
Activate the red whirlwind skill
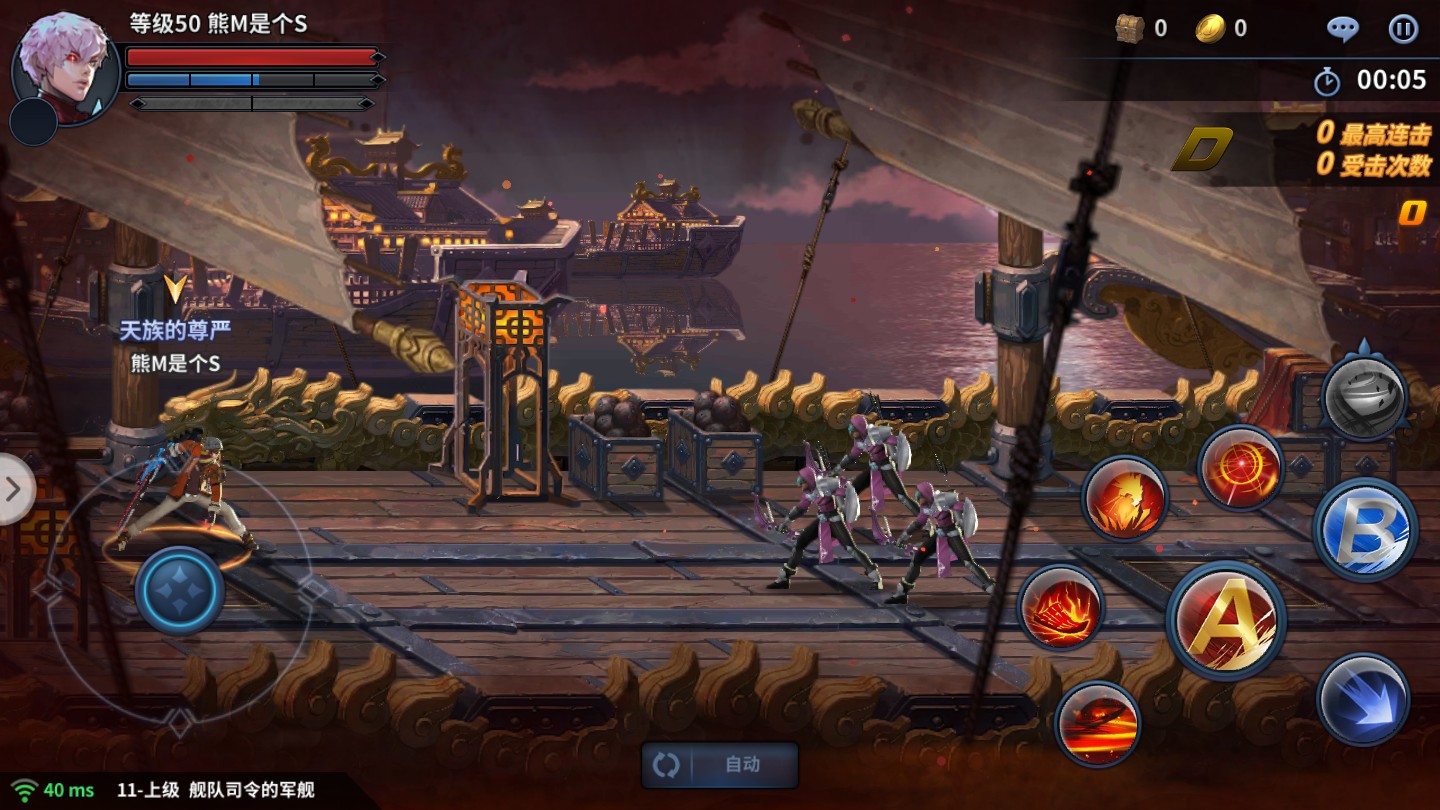(1098, 724)
